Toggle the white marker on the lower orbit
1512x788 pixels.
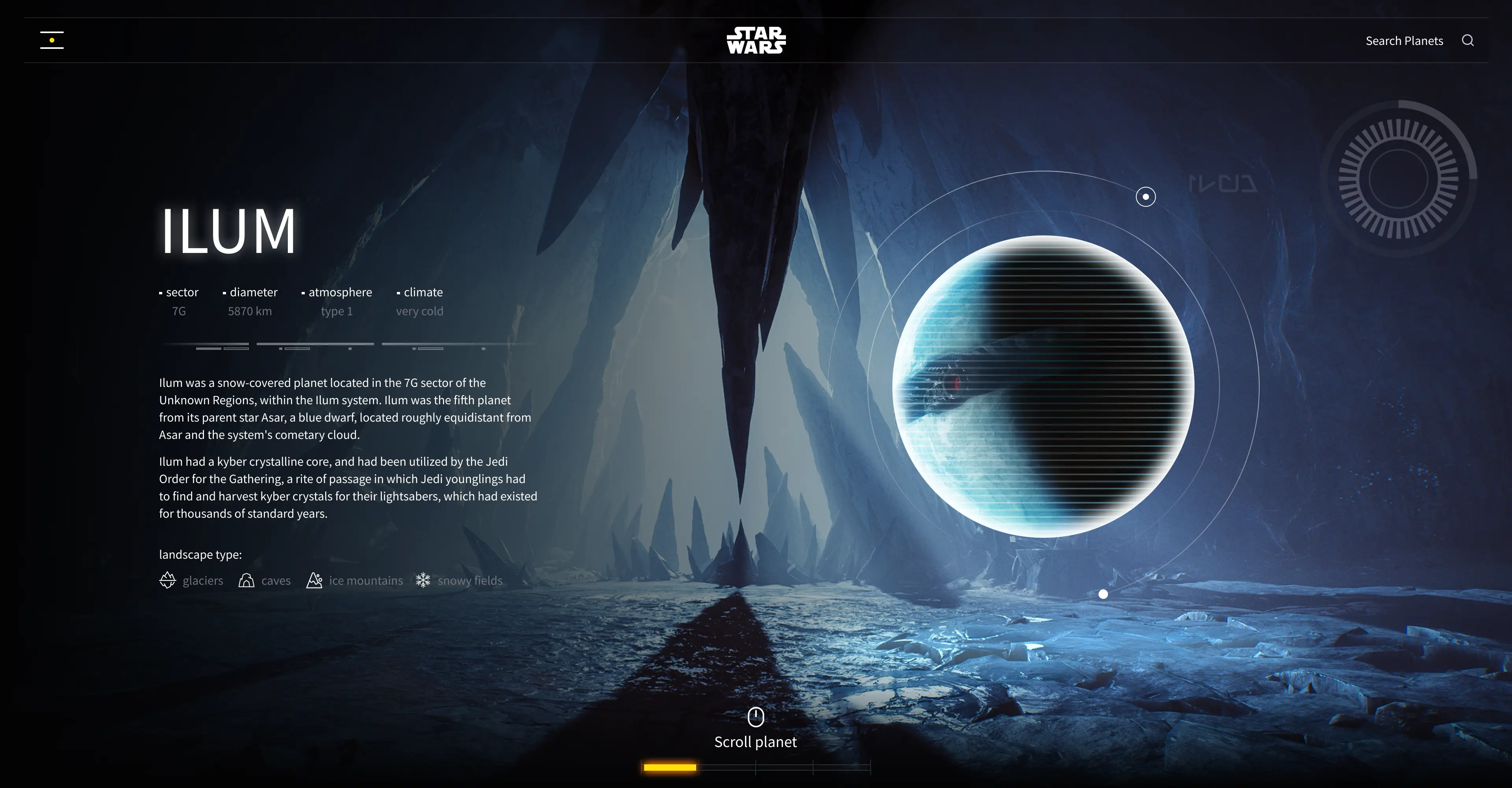pyautogui.click(x=1103, y=594)
